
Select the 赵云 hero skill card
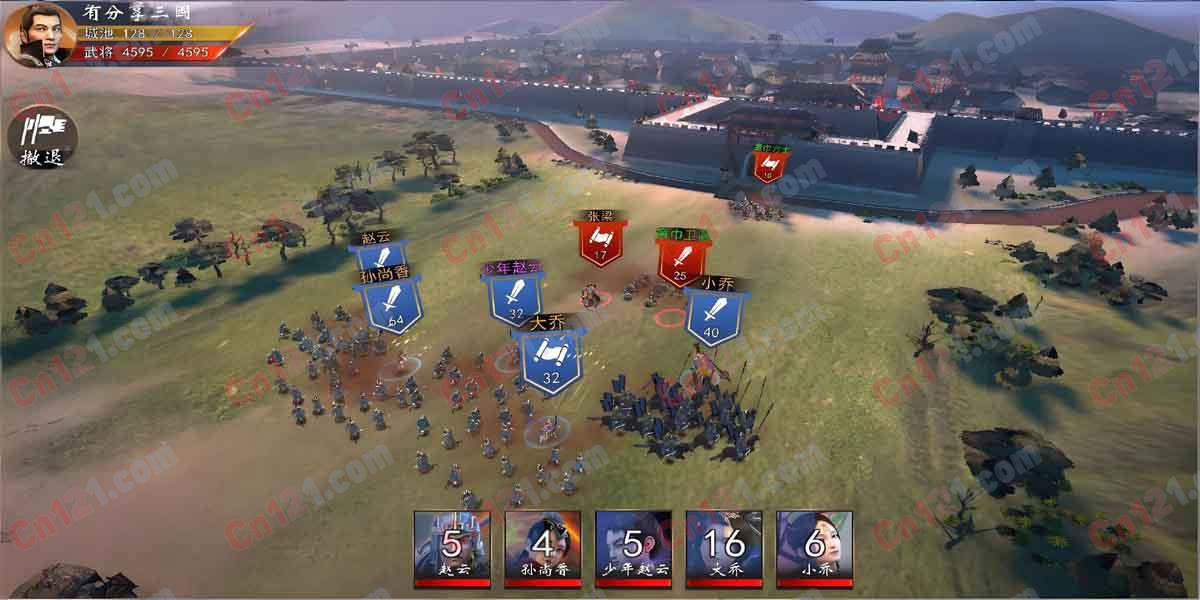pos(452,548)
